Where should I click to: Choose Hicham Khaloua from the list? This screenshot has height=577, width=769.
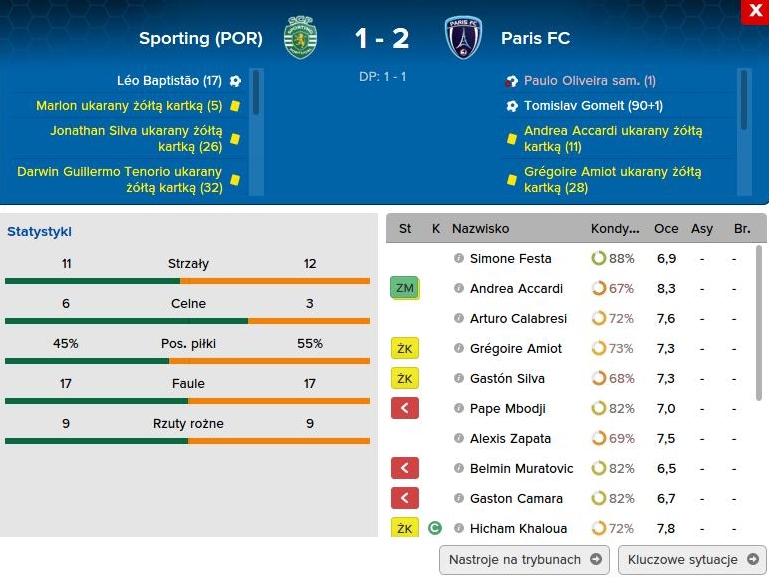pos(518,529)
